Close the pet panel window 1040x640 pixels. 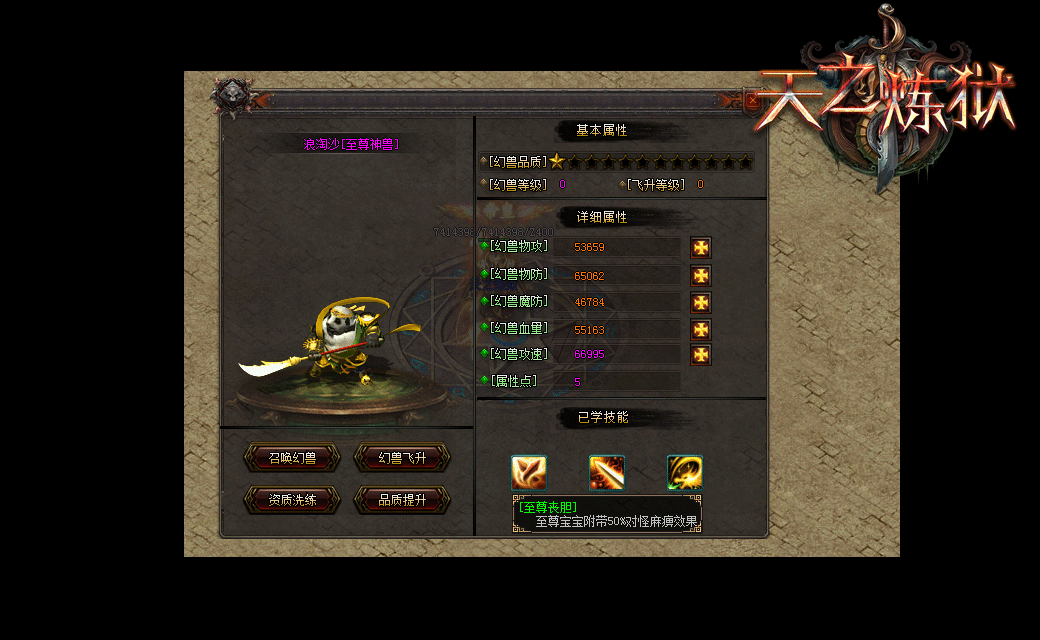coord(752,100)
